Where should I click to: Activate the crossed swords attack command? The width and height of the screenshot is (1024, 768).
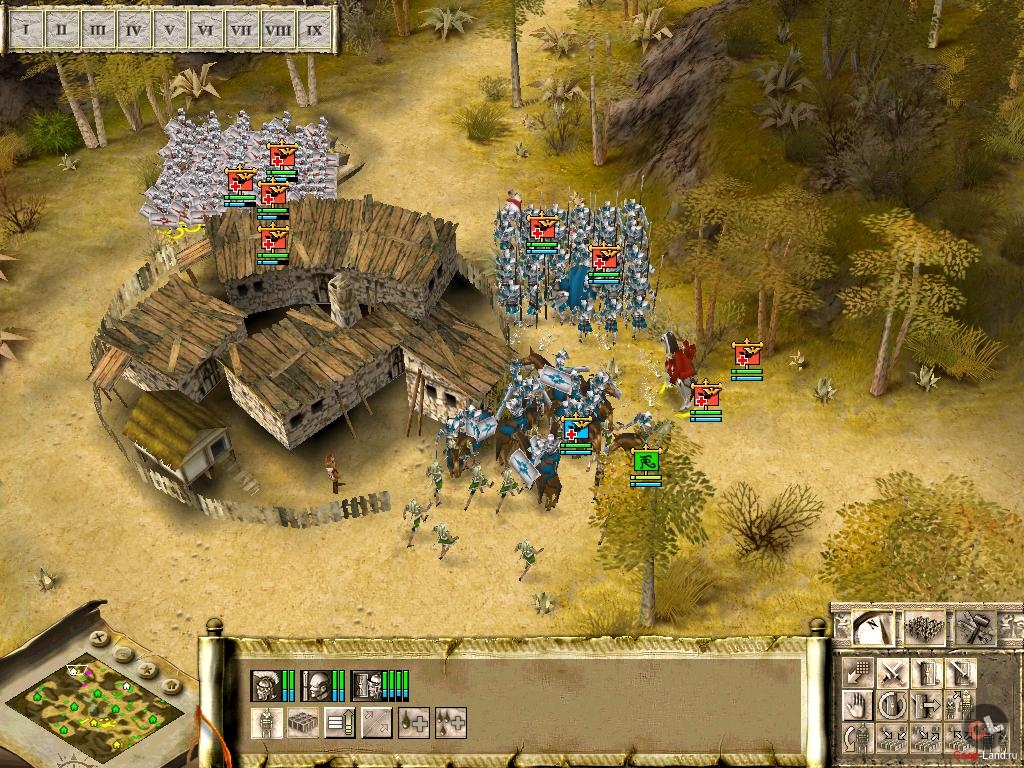pos(893,672)
